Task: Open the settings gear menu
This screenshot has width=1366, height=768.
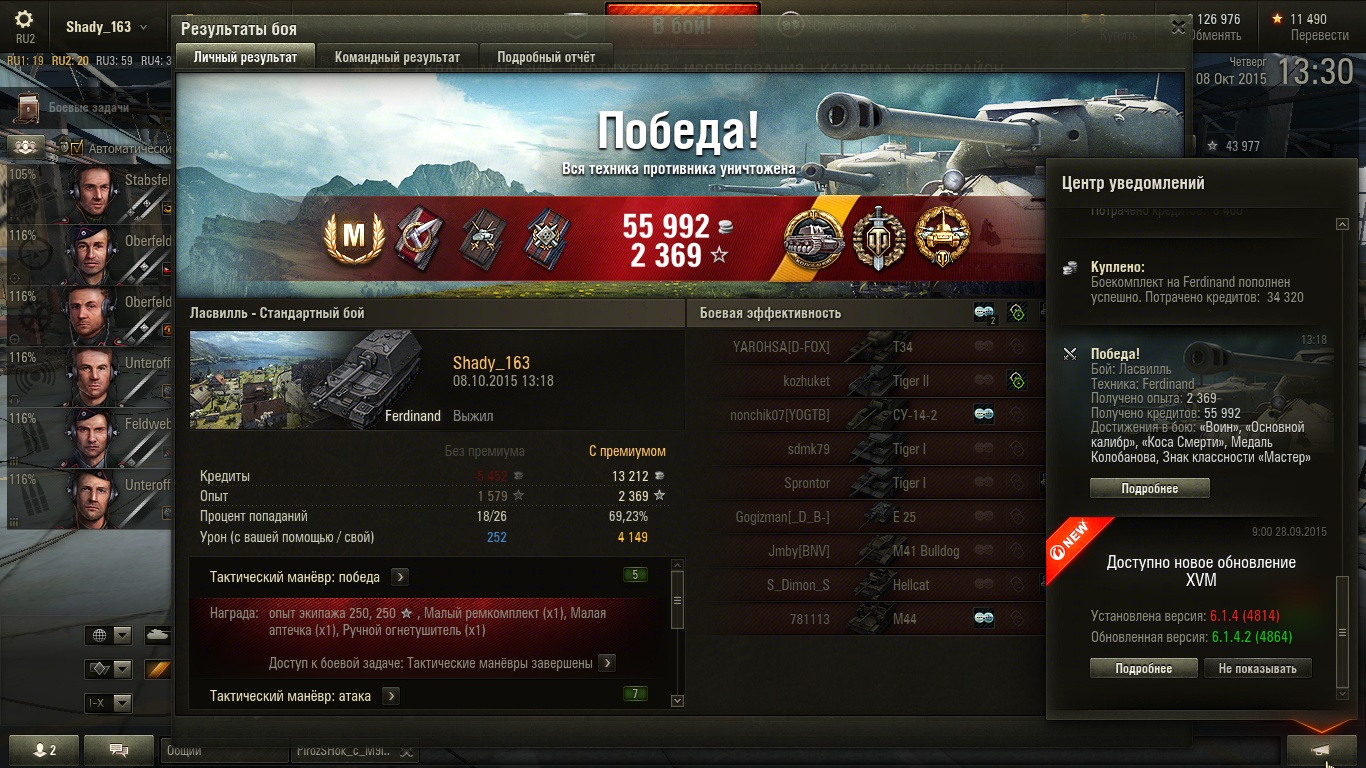Action: [24, 20]
